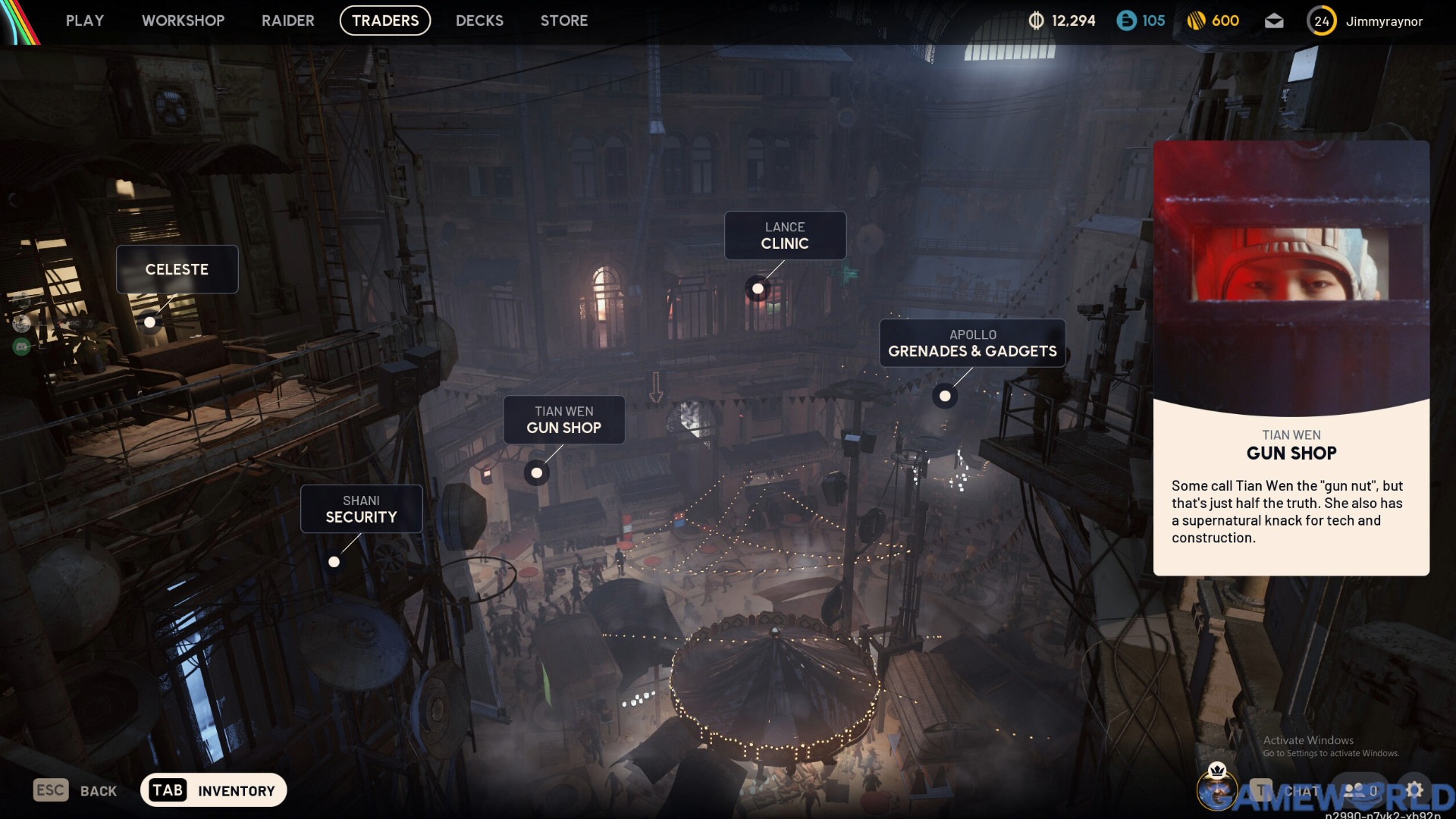Select Shani's Security trader
This screenshot has height=819, width=1456.
(361, 509)
